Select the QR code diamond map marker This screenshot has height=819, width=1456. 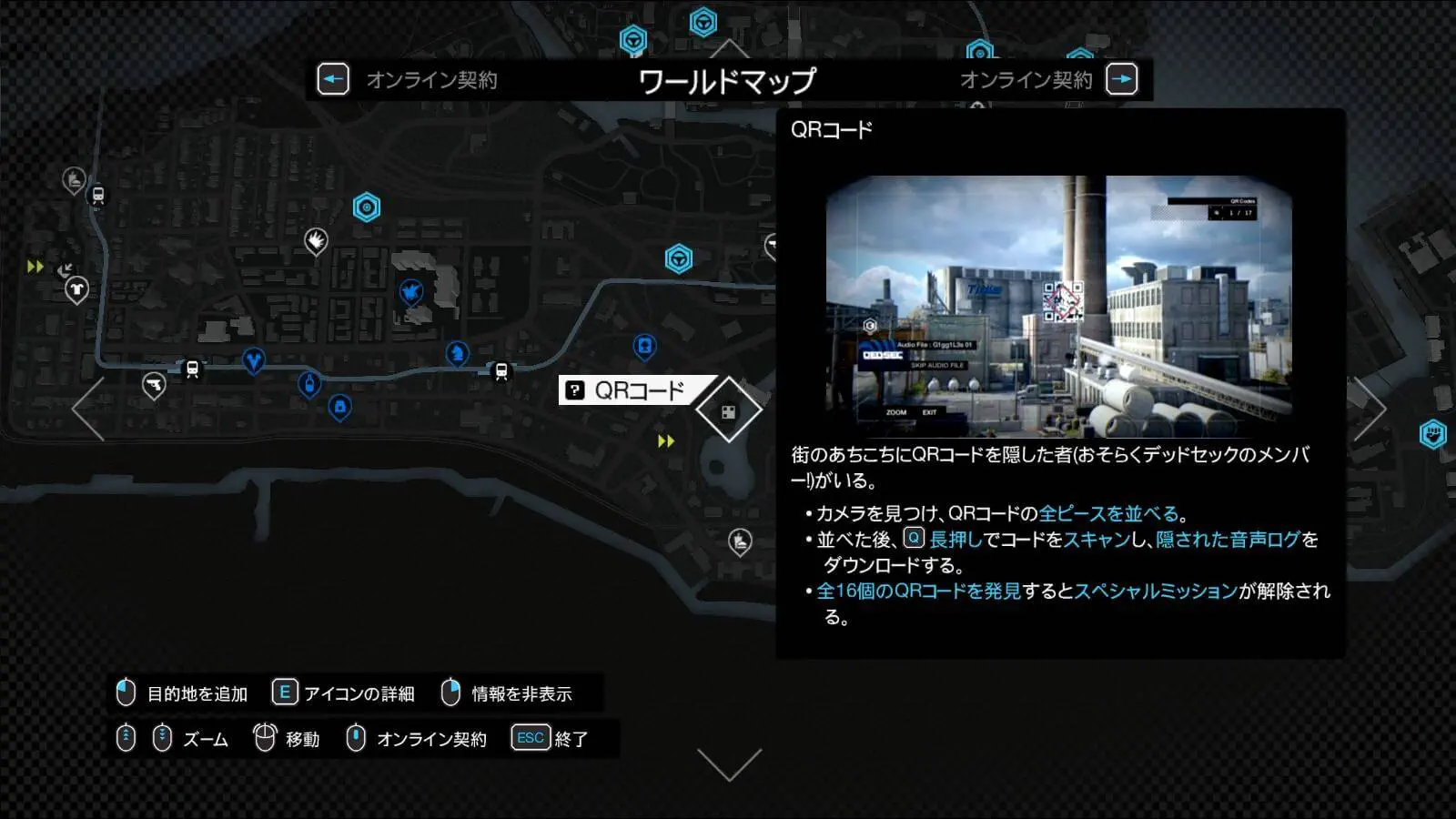(x=729, y=411)
